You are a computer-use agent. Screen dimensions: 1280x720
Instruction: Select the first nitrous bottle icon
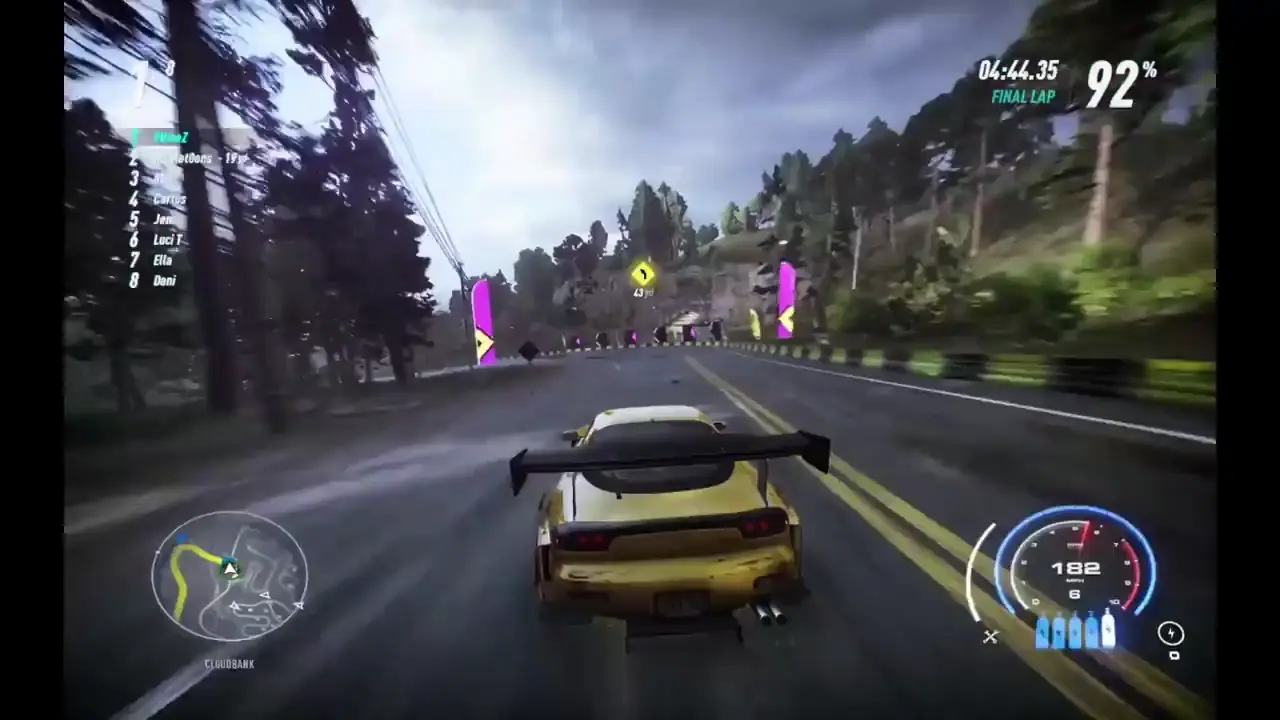[1041, 634]
